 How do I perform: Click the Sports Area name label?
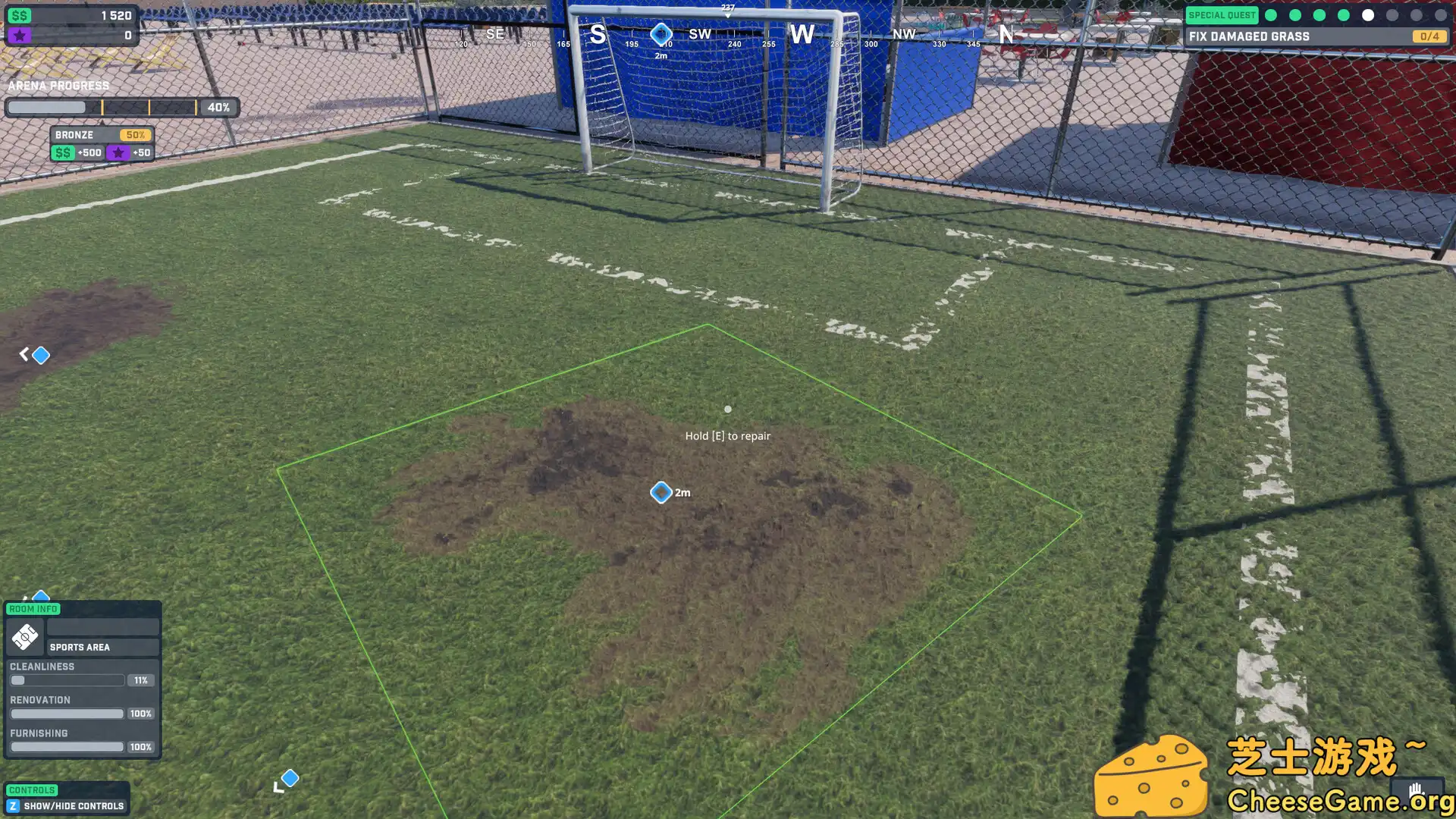tap(79, 647)
